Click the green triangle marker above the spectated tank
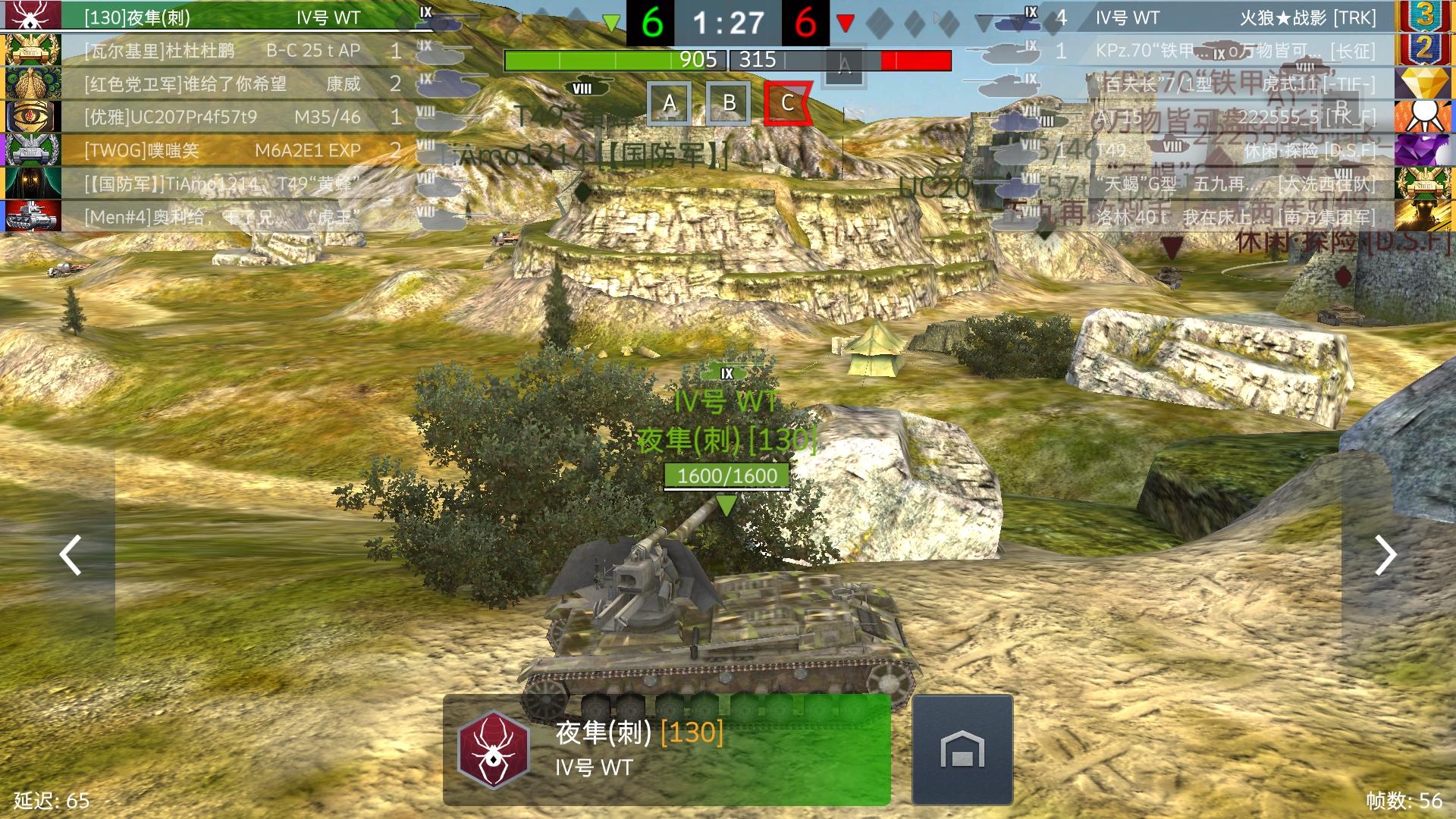The image size is (1456, 819). pos(726,502)
